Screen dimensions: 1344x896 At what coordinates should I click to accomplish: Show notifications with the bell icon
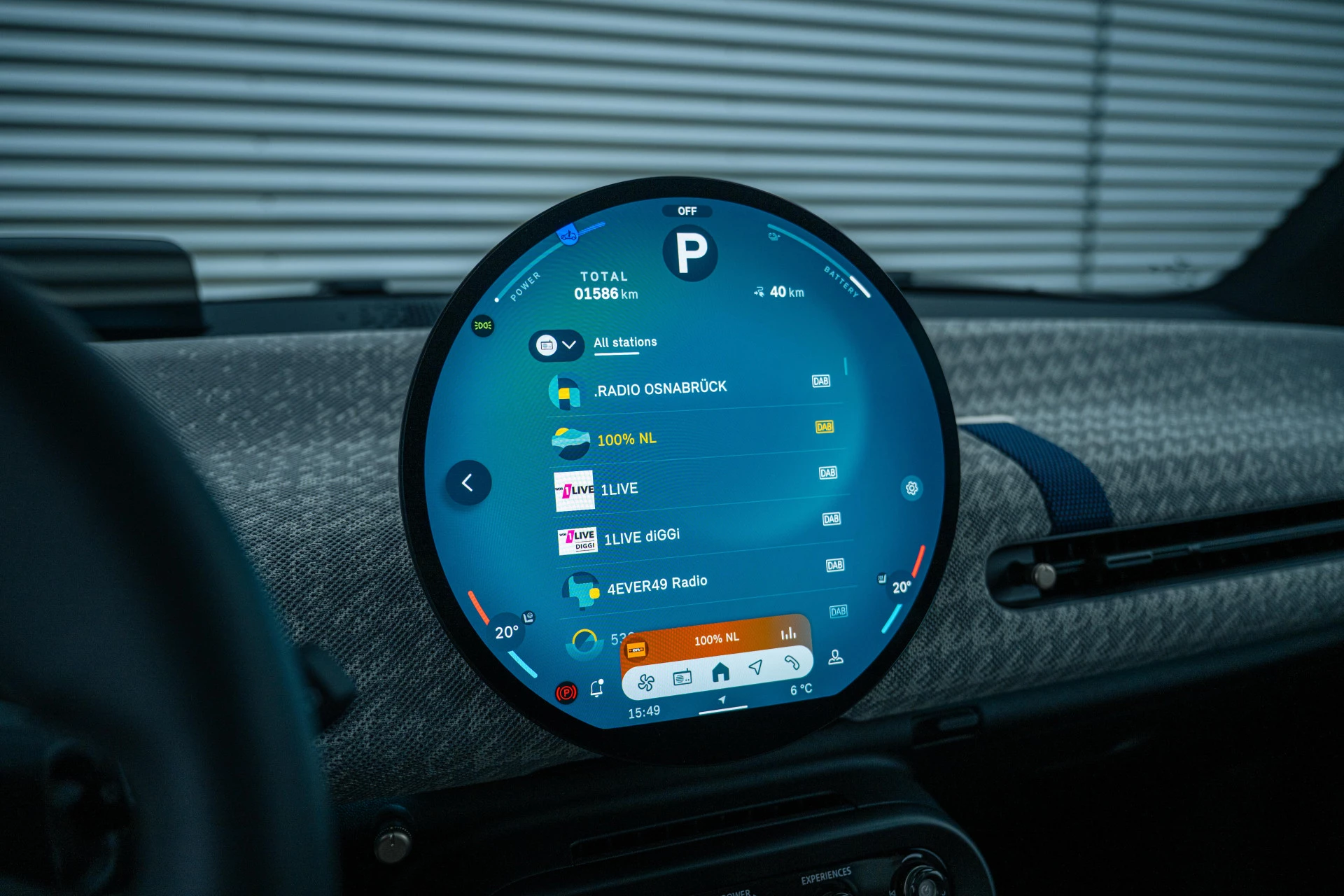point(596,689)
